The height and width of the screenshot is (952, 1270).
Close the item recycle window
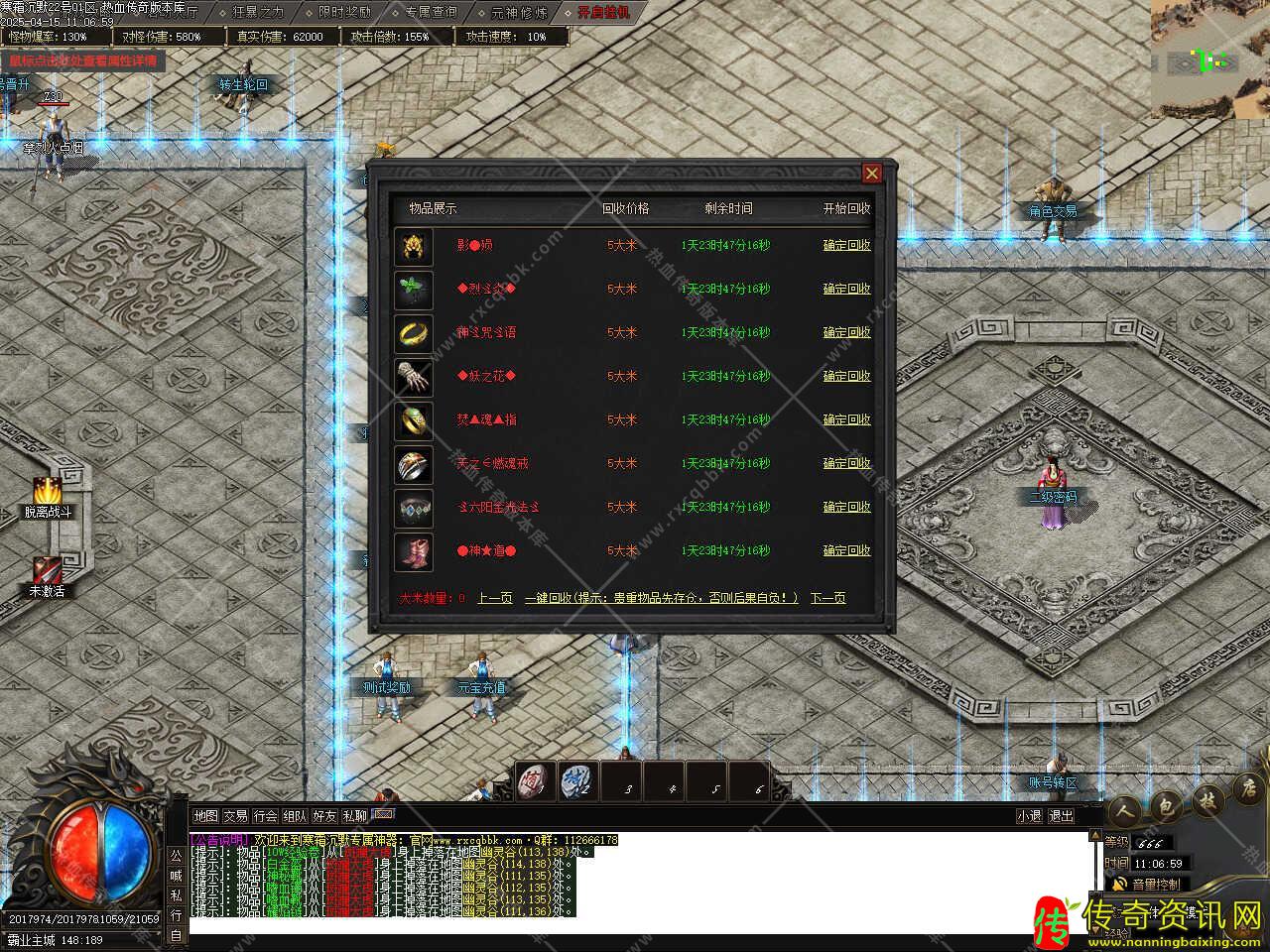point(871,174)
